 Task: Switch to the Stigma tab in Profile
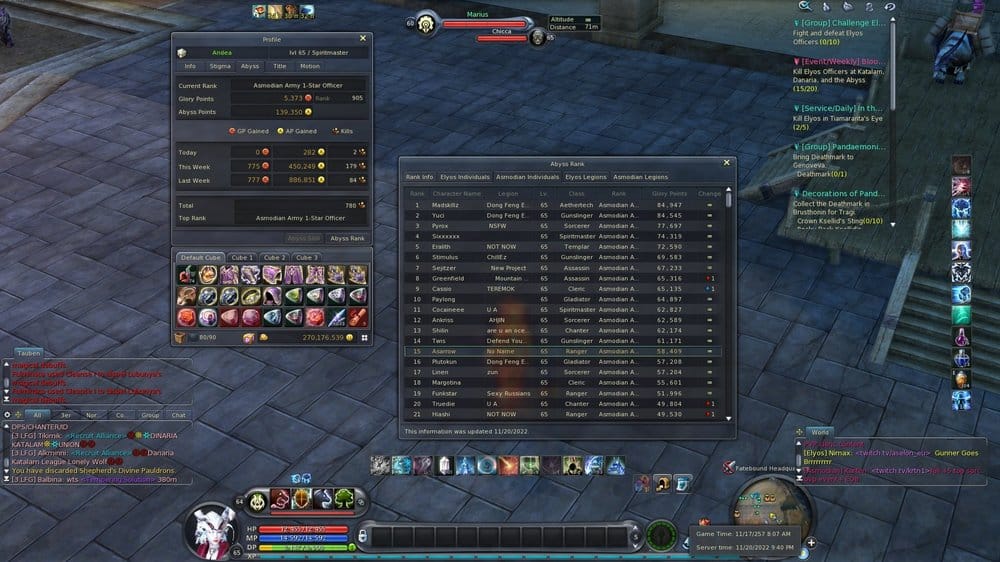point(220,66)
